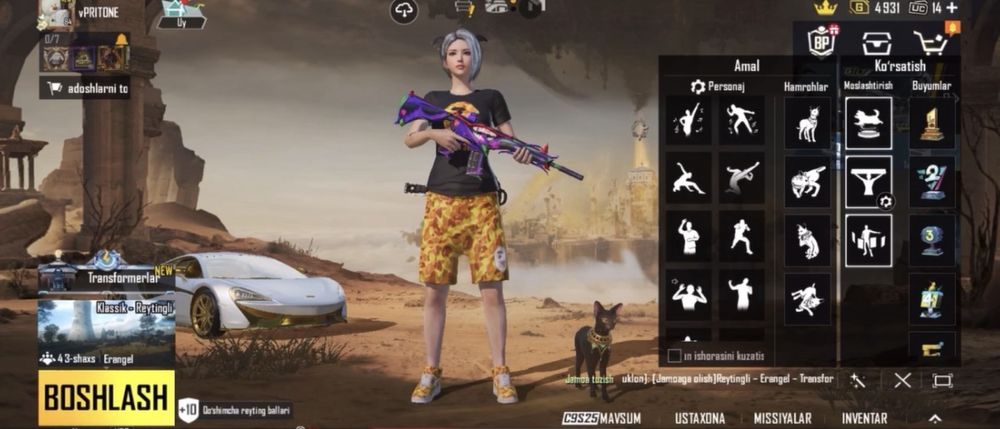The height and width of the screenshot is (429, 1000).
Task: Go to the Uy home icon
Action: pyautogui.click(x=182, y=13)
